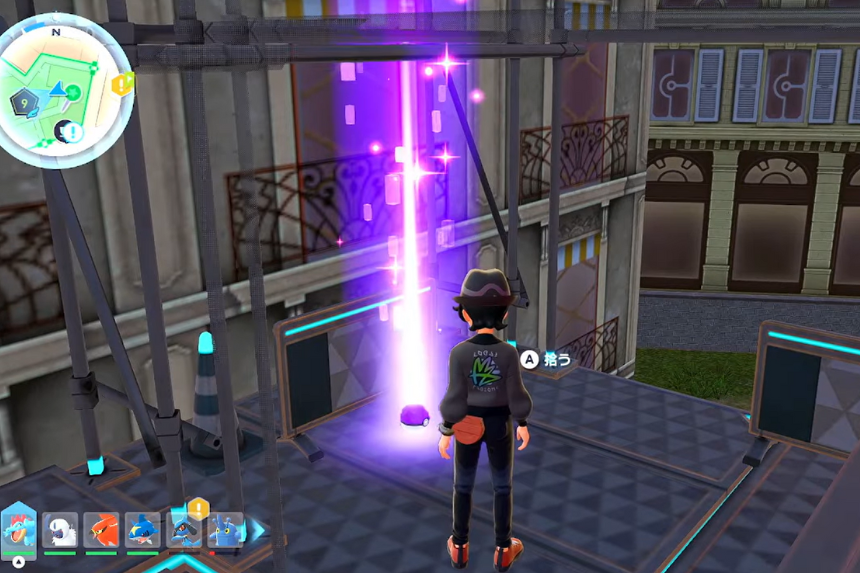Screen dimensions: 860x573
Task: Select Riolu party slot
Action: click(184, 529)
